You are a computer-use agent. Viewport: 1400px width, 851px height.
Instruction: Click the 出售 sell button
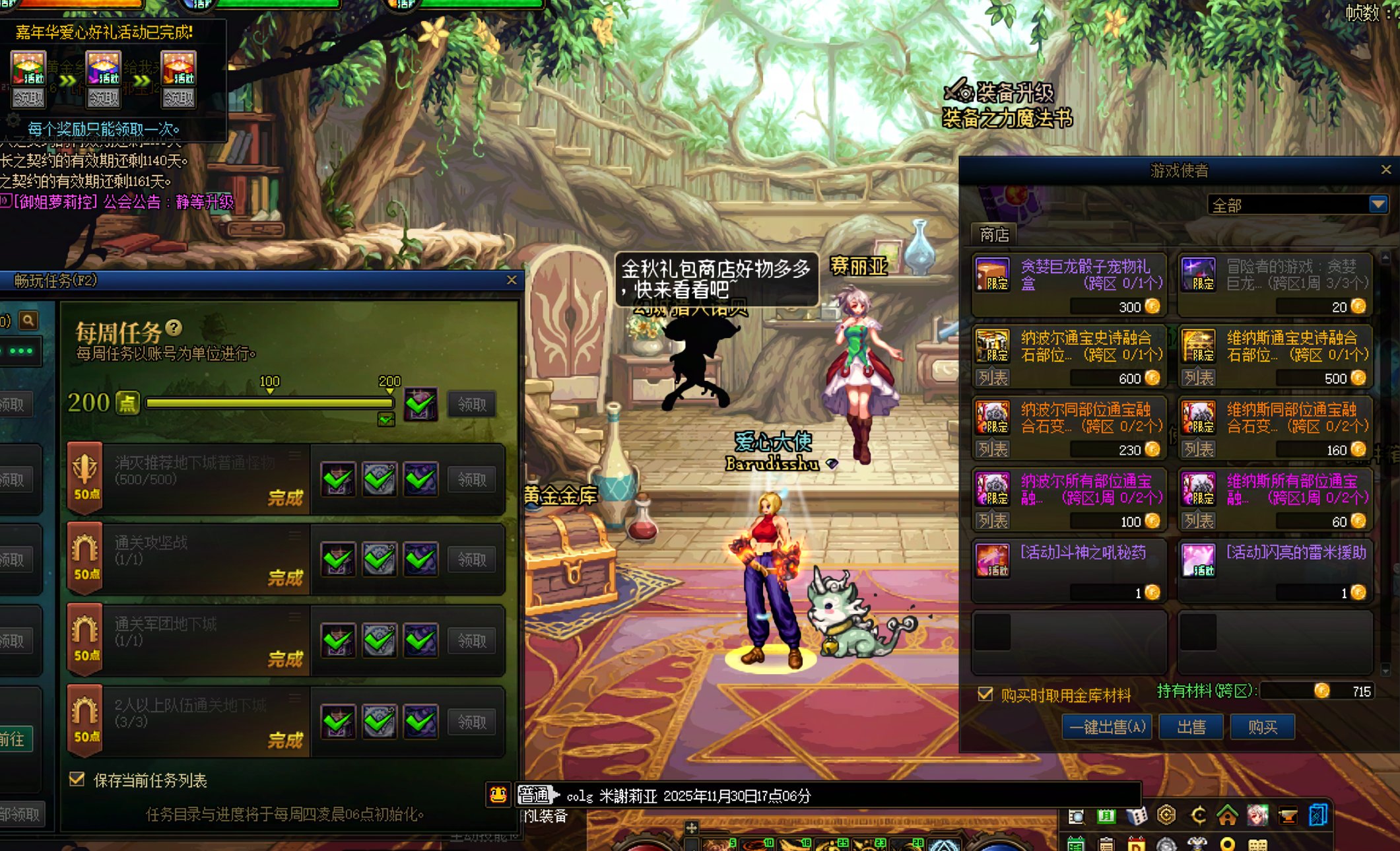tap(1191, 727)
